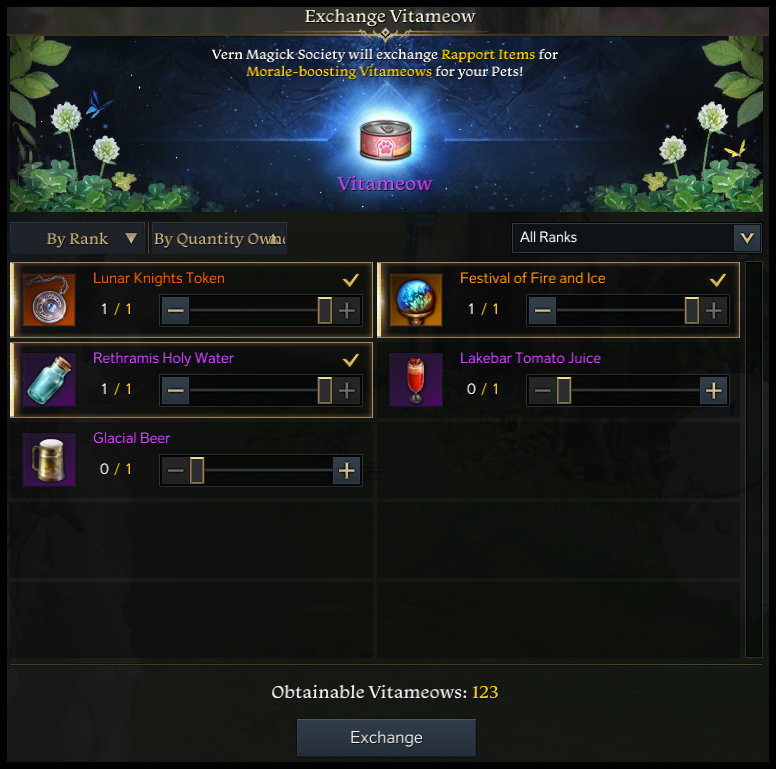Select the Lunar Knights Token icon
Screen dimensions: 776x769
49,300
